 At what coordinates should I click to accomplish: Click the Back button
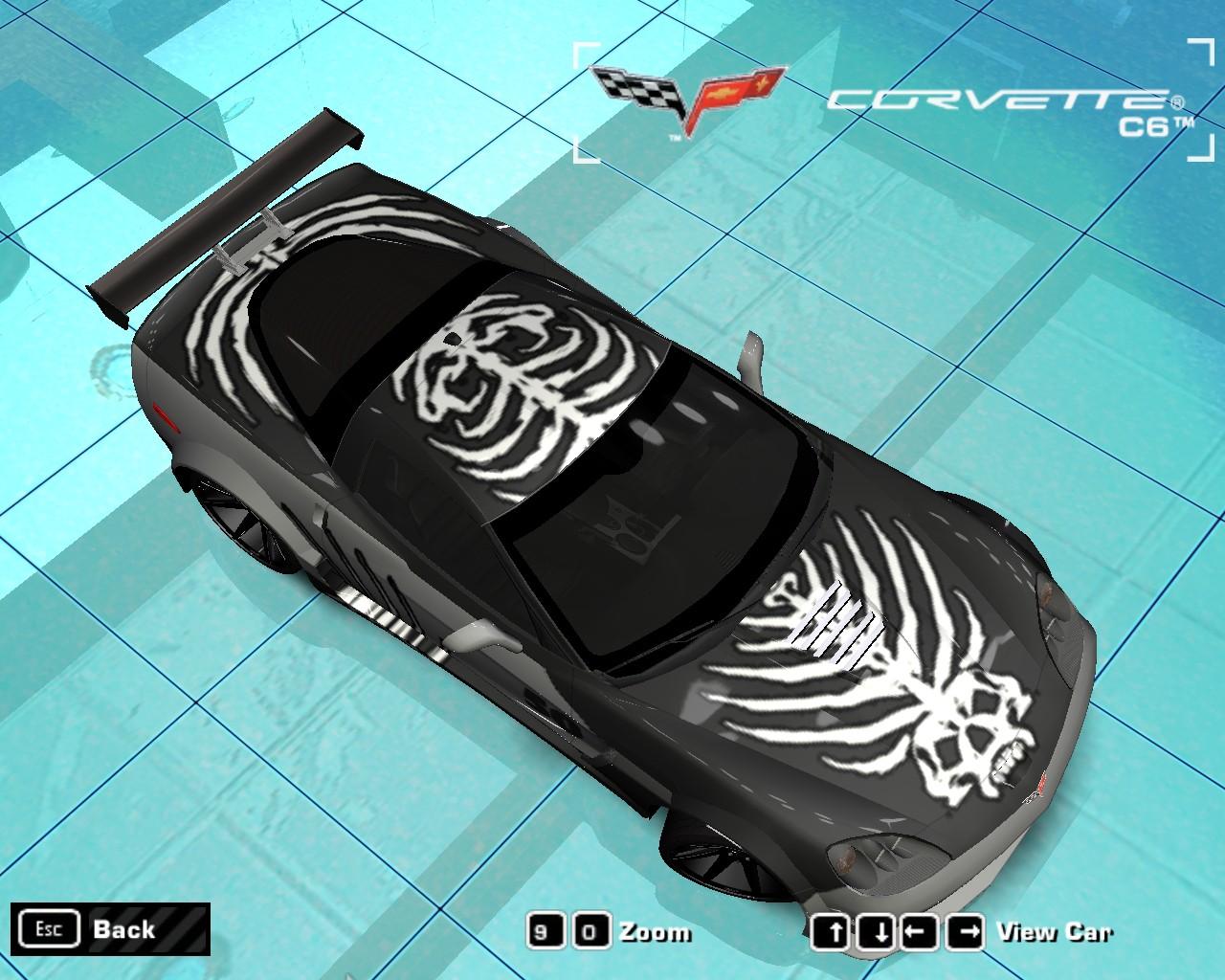pyautogui.click(x=122, y=928)
